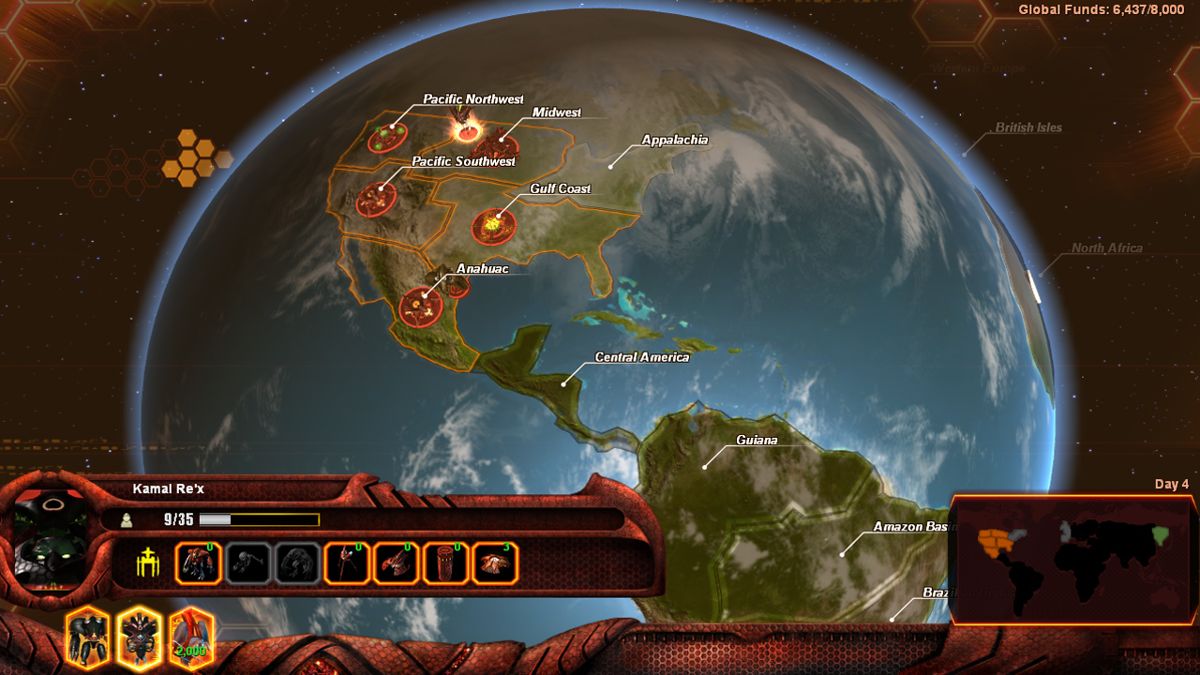Choose the dark bipedal walker hex button

87,637
